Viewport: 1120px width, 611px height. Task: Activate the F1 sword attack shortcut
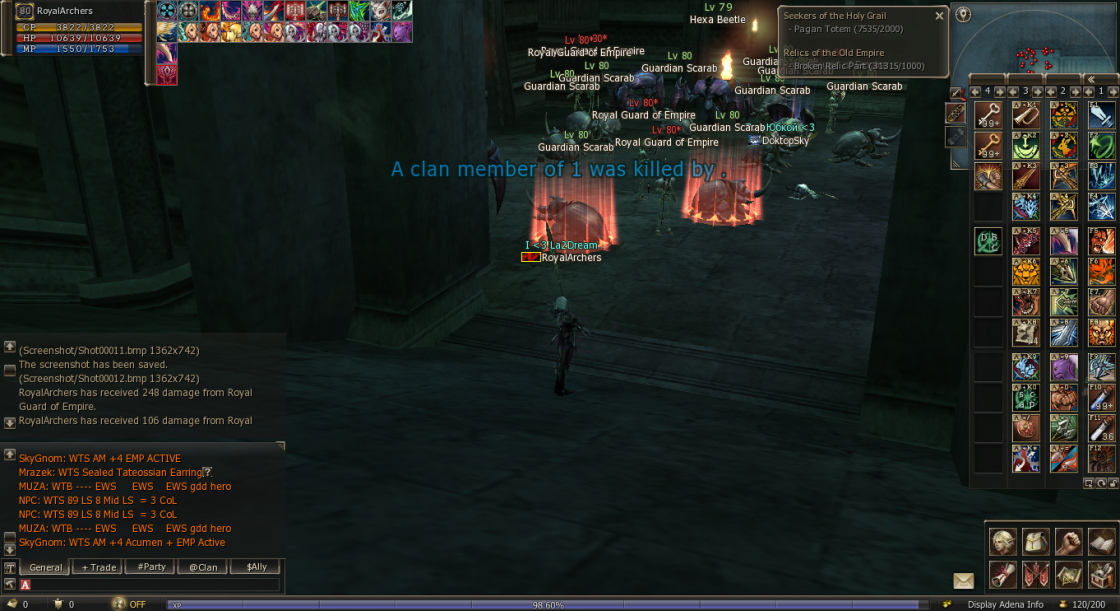(1101, 116)
